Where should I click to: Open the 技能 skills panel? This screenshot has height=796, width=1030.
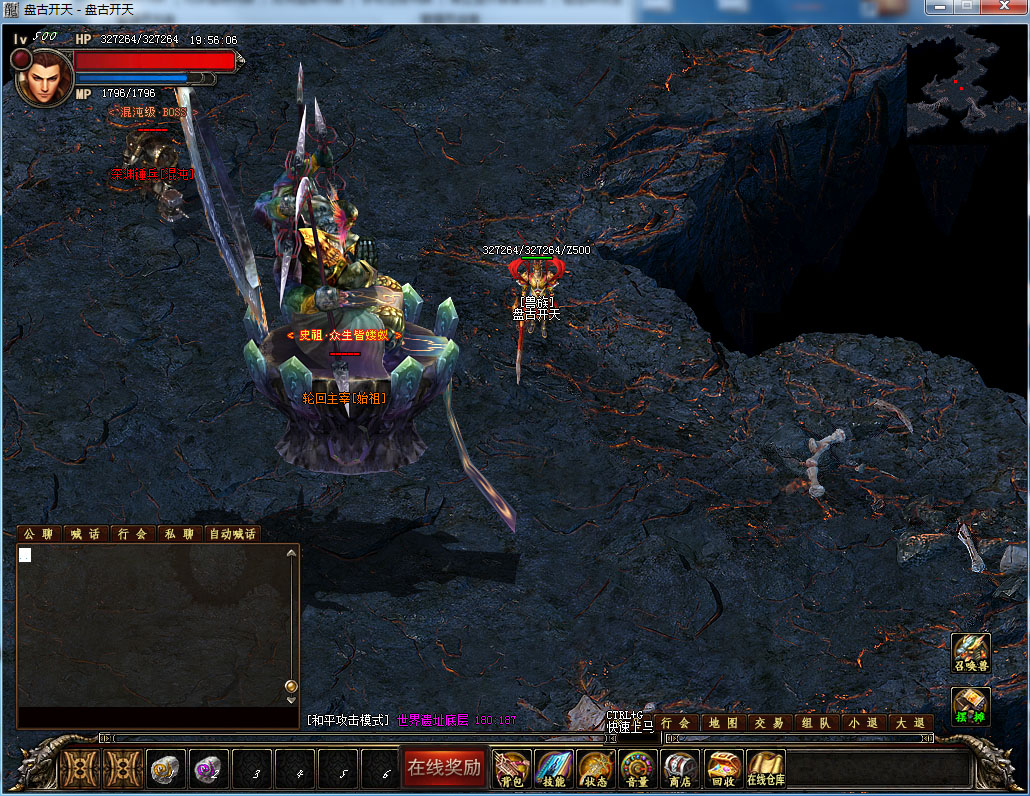554,769
